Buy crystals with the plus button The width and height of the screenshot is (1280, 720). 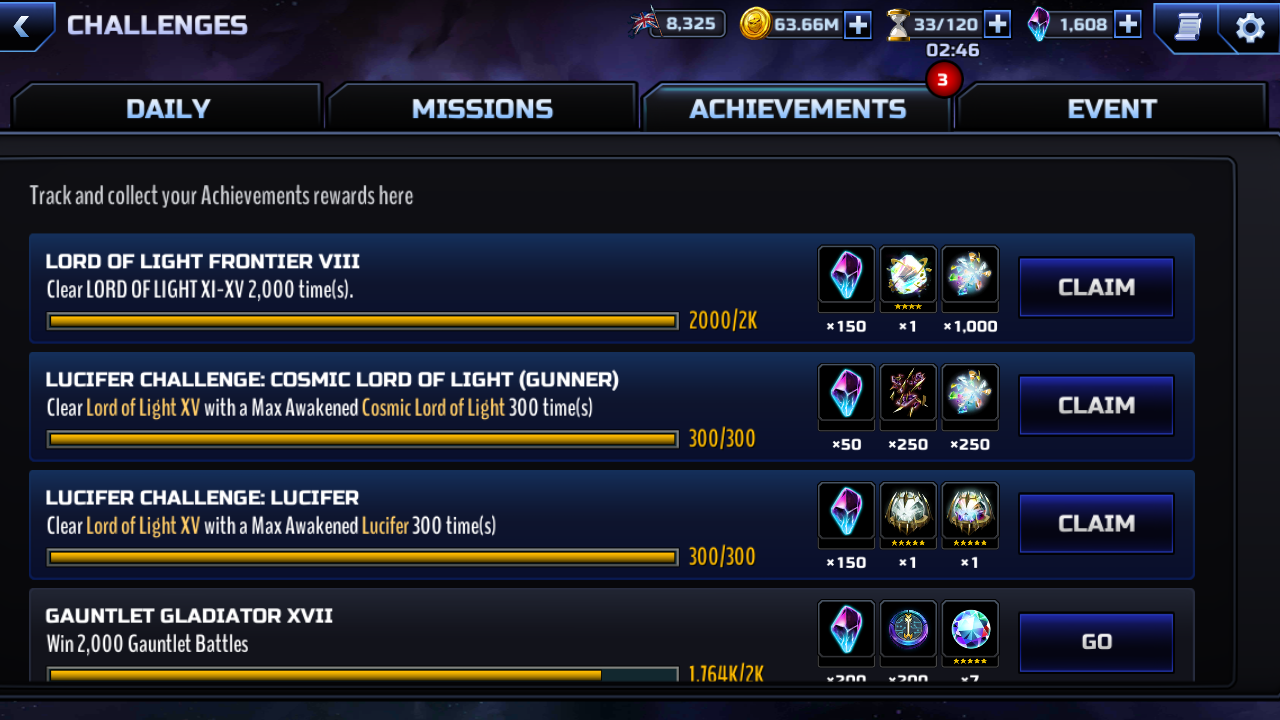(1128, 24)
